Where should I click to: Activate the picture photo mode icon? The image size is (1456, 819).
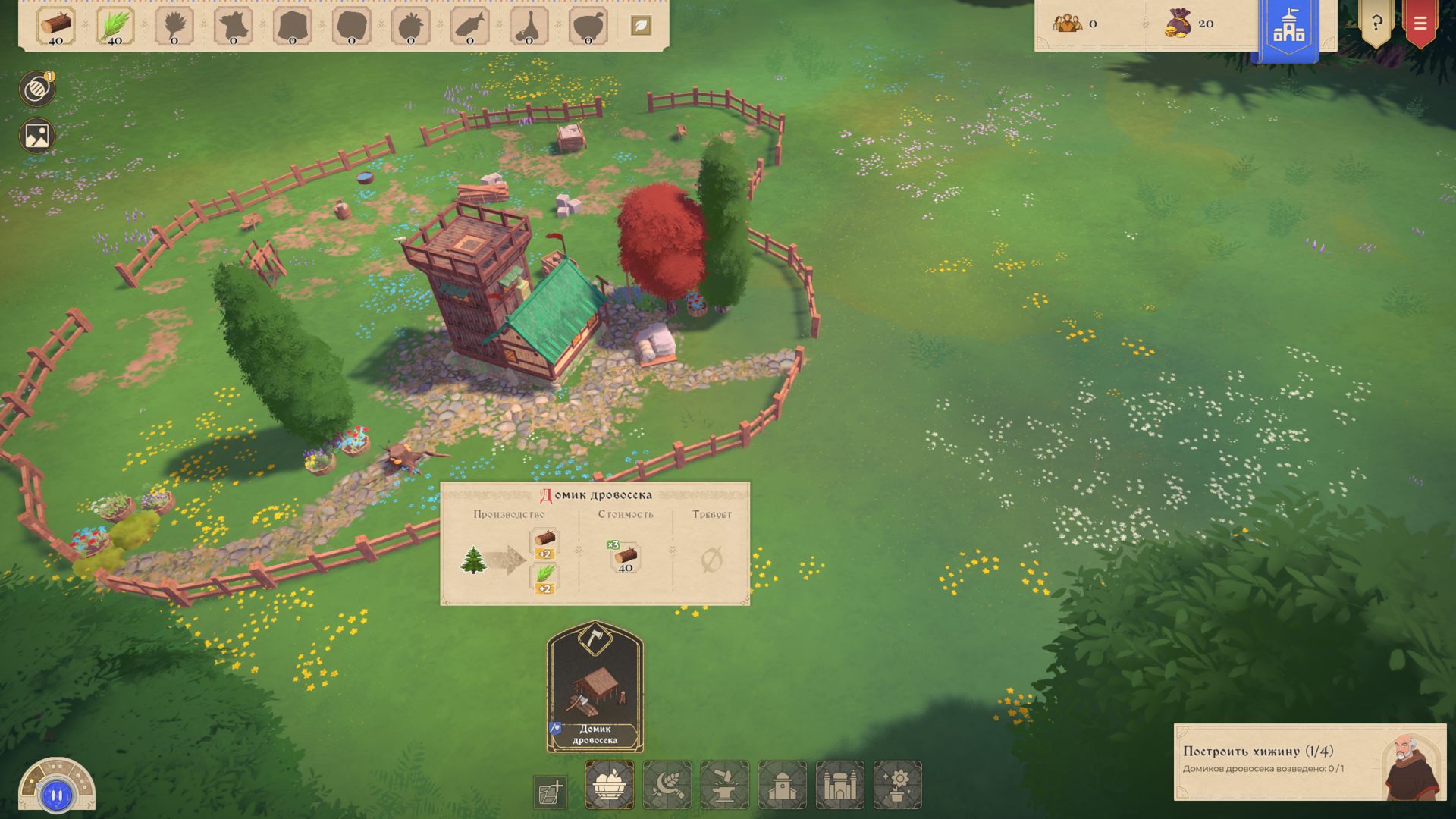click(36, 136)
